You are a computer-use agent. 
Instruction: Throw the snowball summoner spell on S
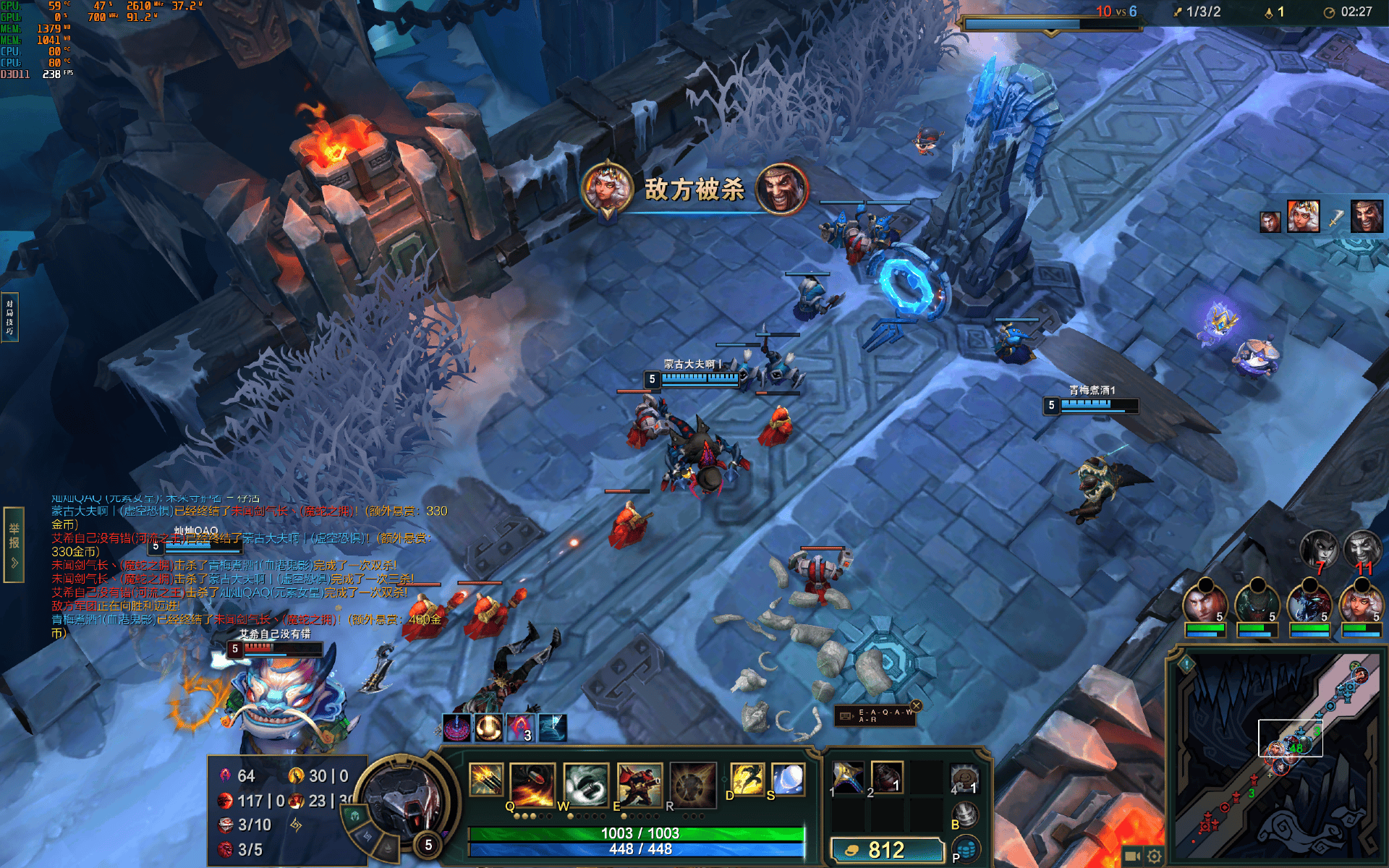click(x=788, y=780)
